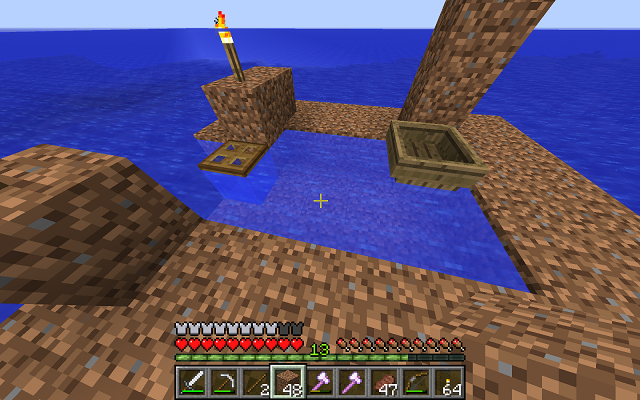
Task: Select the pickaxe hotbar slot
Action: (225, 382)
